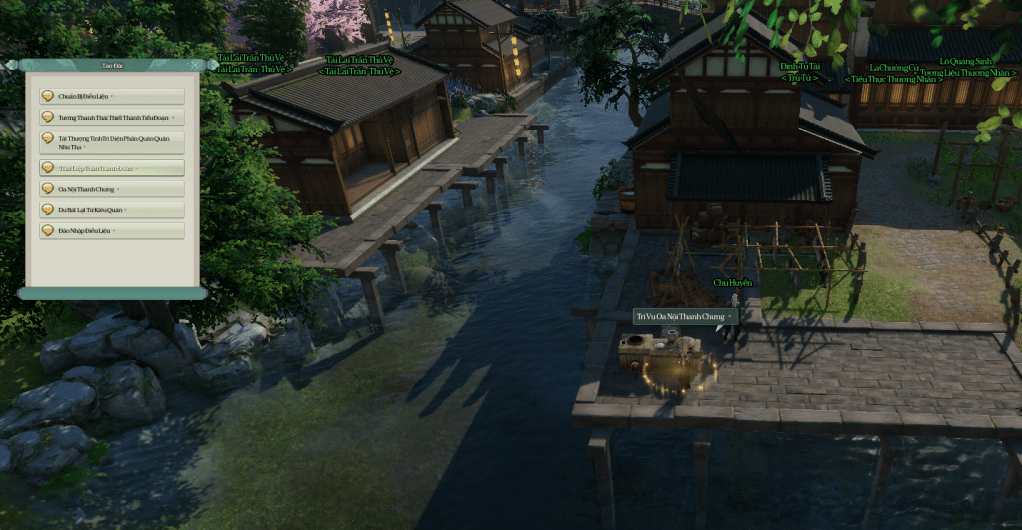The height and width of the screenshot is (530, 1022).
Task: Choose Tương Thanh Thái Thiết Thành Tiểu Đoạn
Action: [x=112, y=117]
